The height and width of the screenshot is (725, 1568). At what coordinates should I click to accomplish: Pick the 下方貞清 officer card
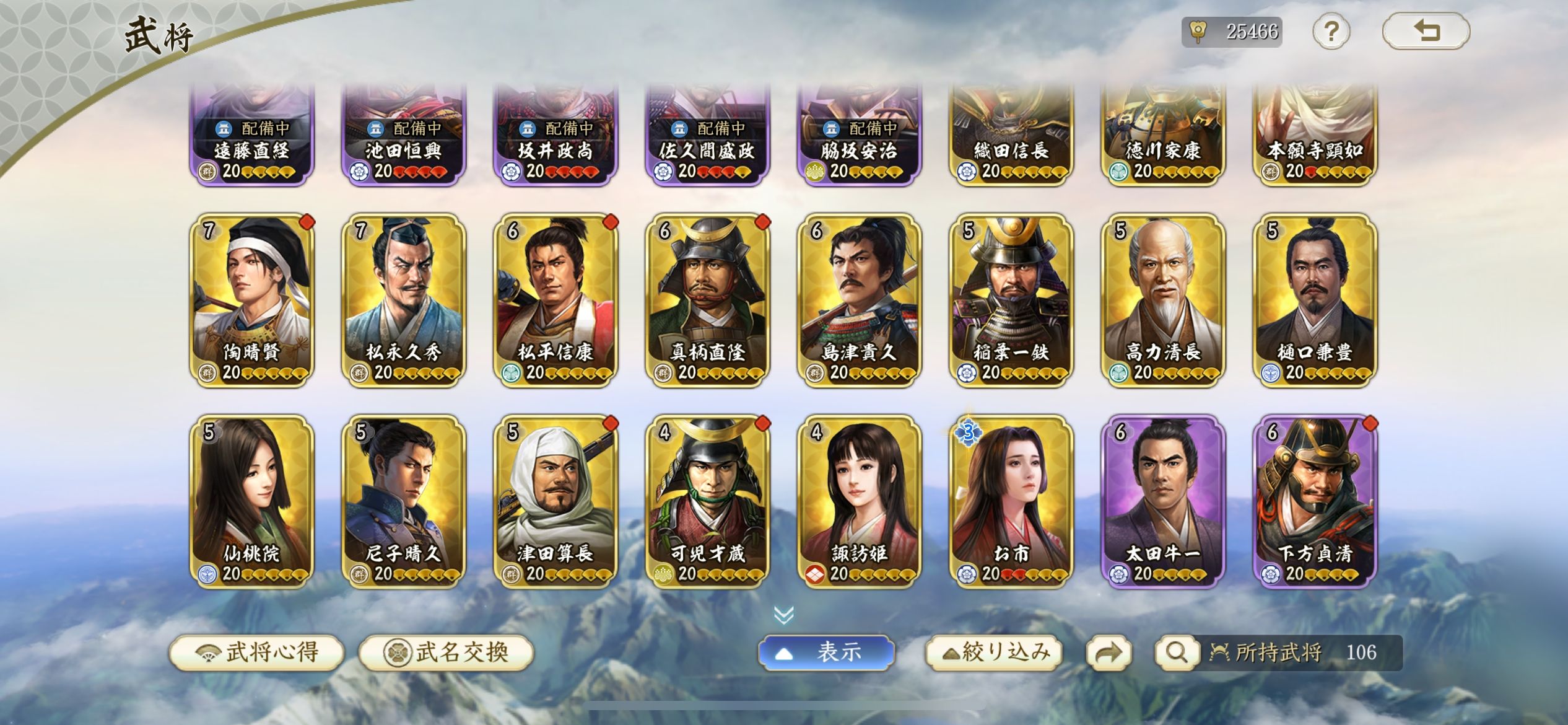click(x=1315, y=502)
